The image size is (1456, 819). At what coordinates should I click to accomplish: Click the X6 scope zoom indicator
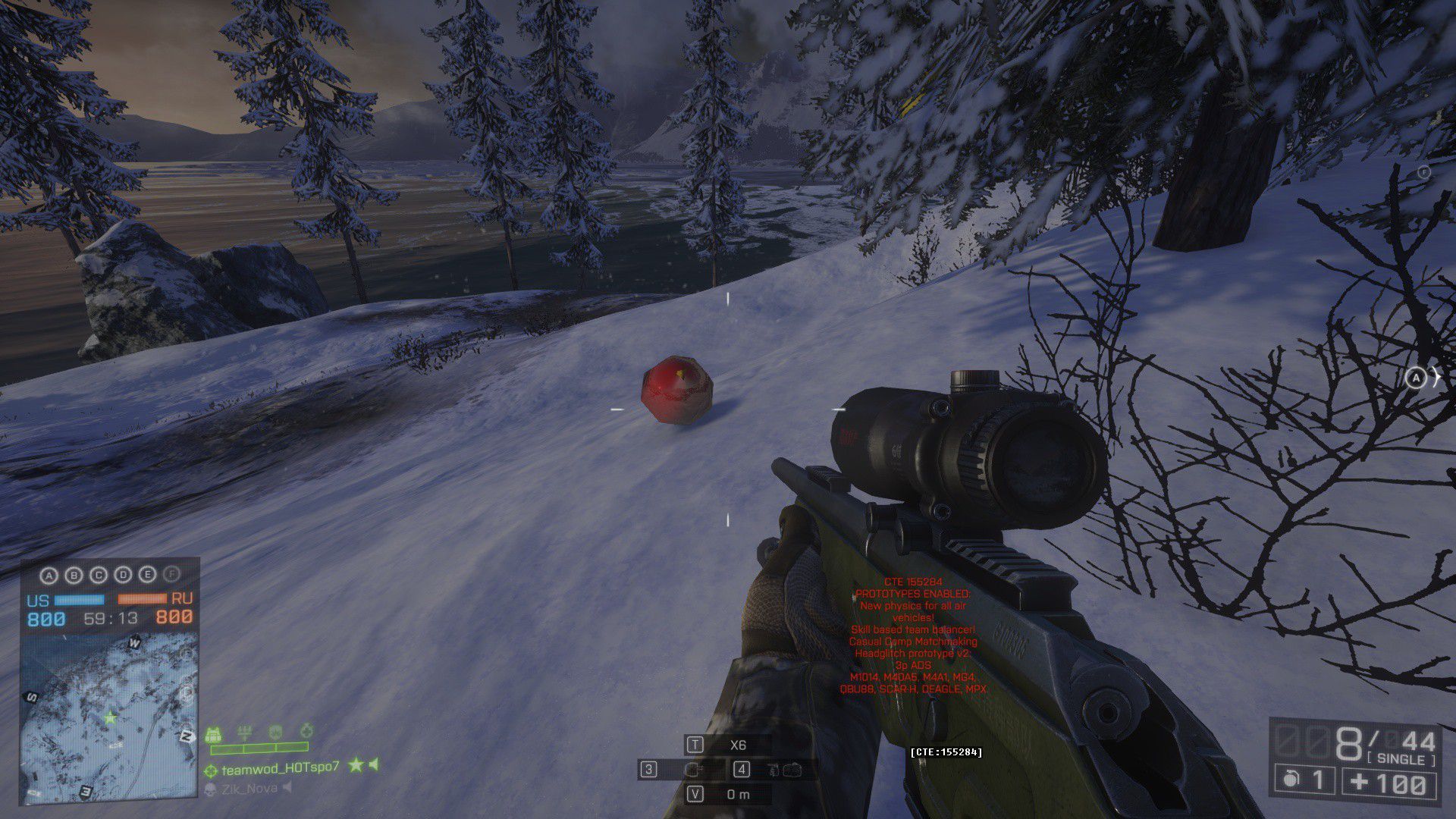[737, 745]
